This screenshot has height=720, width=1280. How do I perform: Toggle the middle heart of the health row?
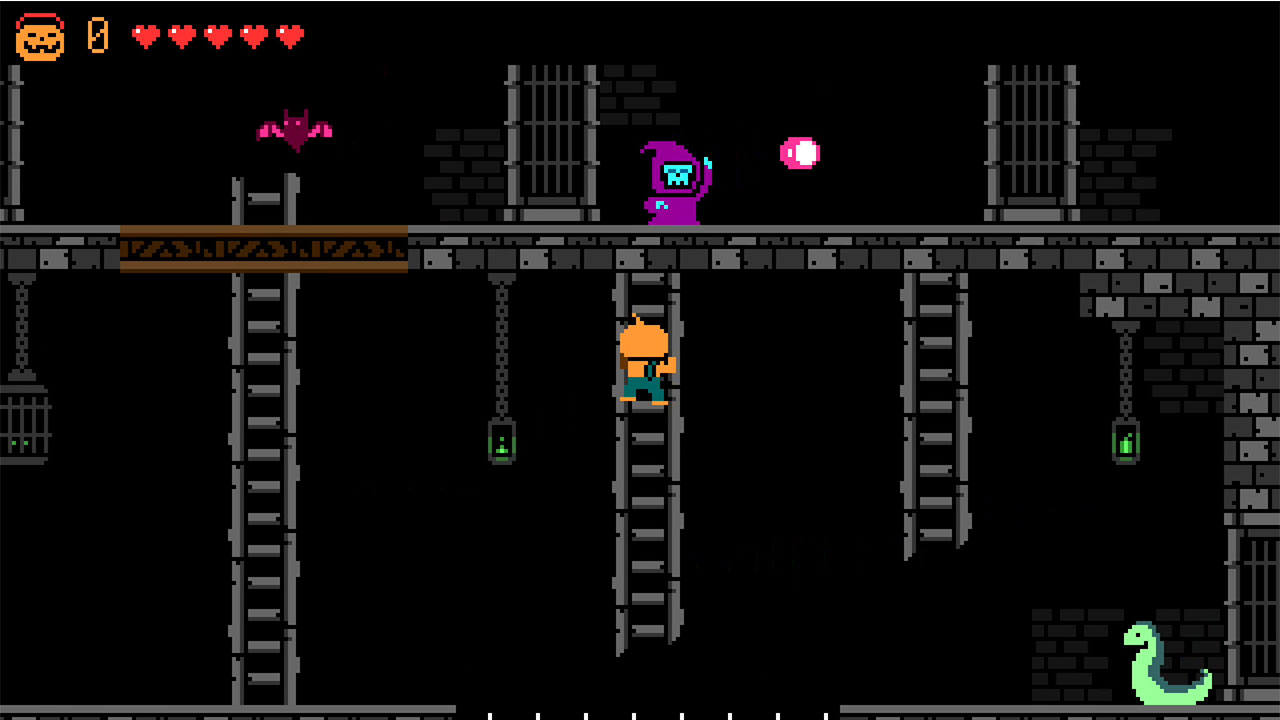(x=218, y=36)
